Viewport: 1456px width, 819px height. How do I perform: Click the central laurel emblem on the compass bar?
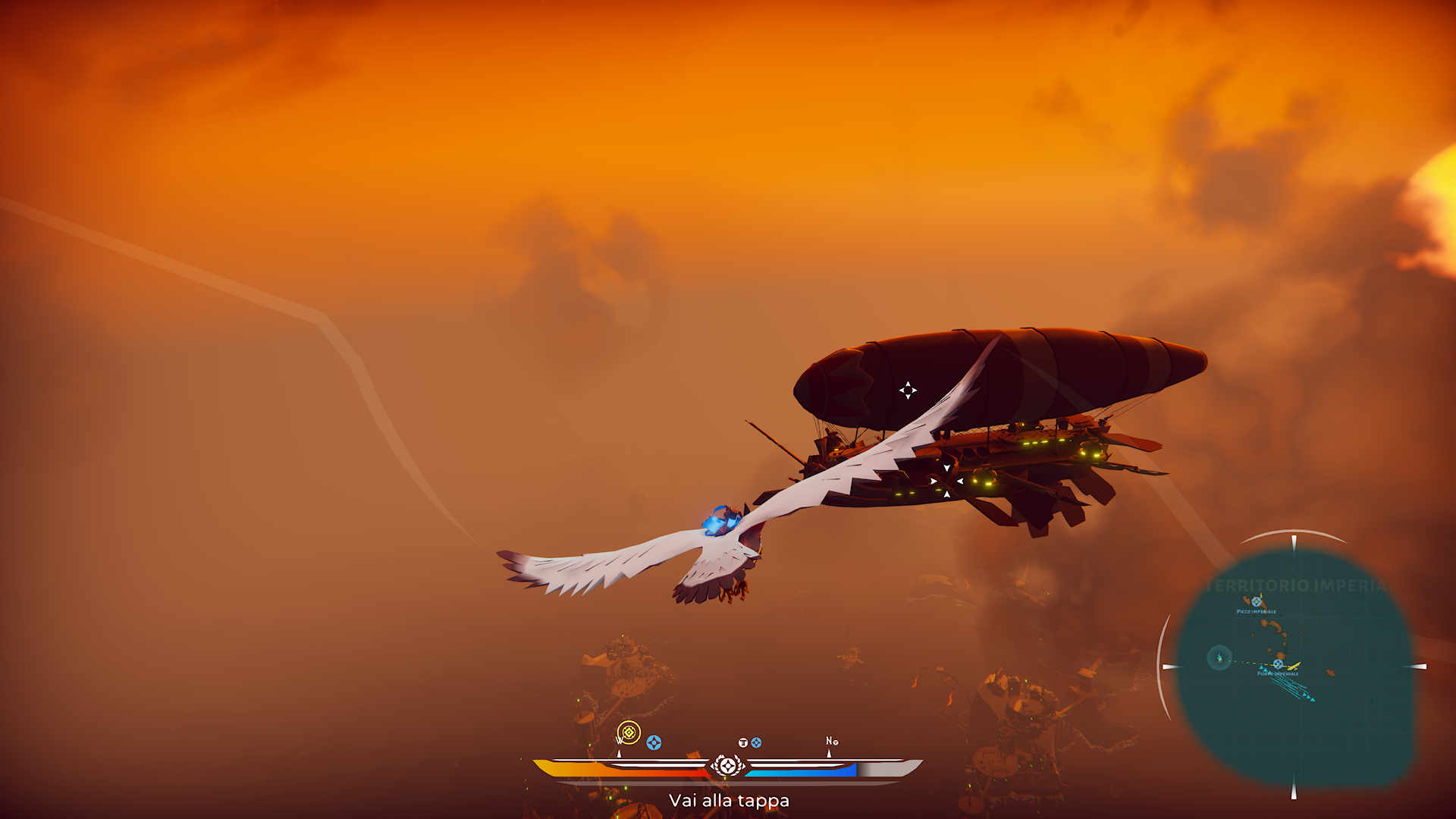727,766
